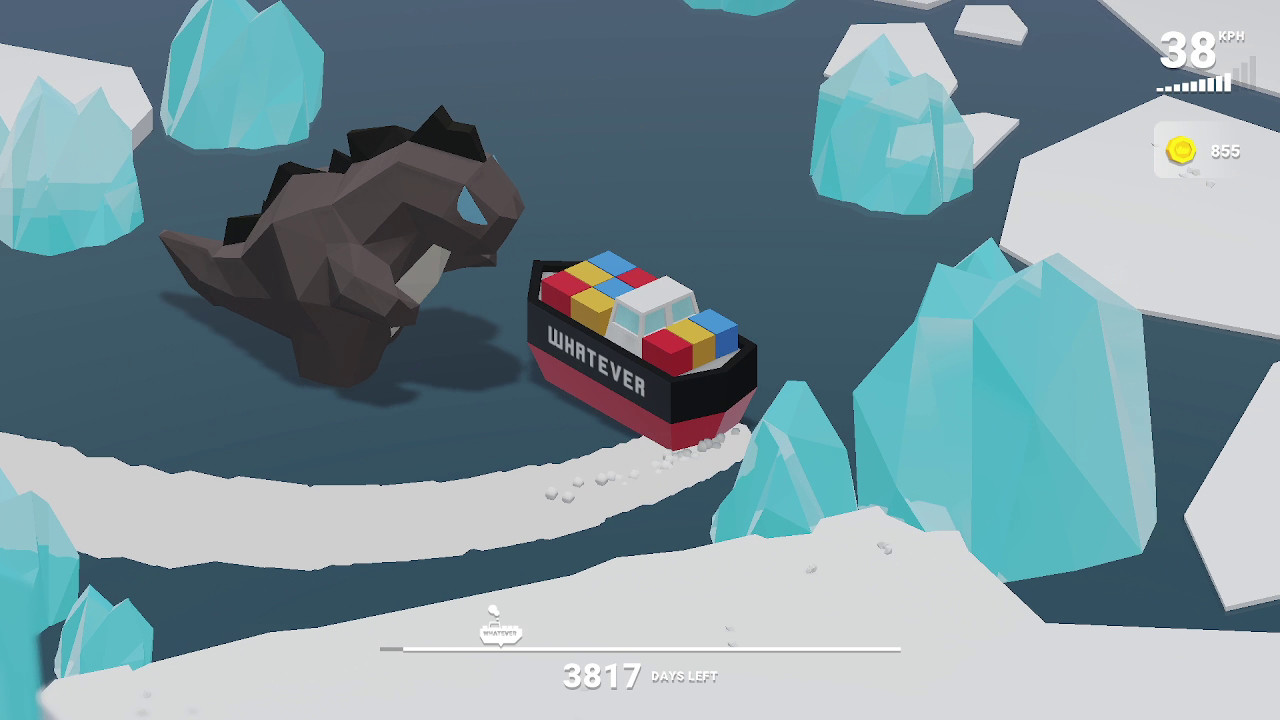The image size is (1280, 720).
Task: Click the coin counter showing 855
Action: click(1224, 153)
